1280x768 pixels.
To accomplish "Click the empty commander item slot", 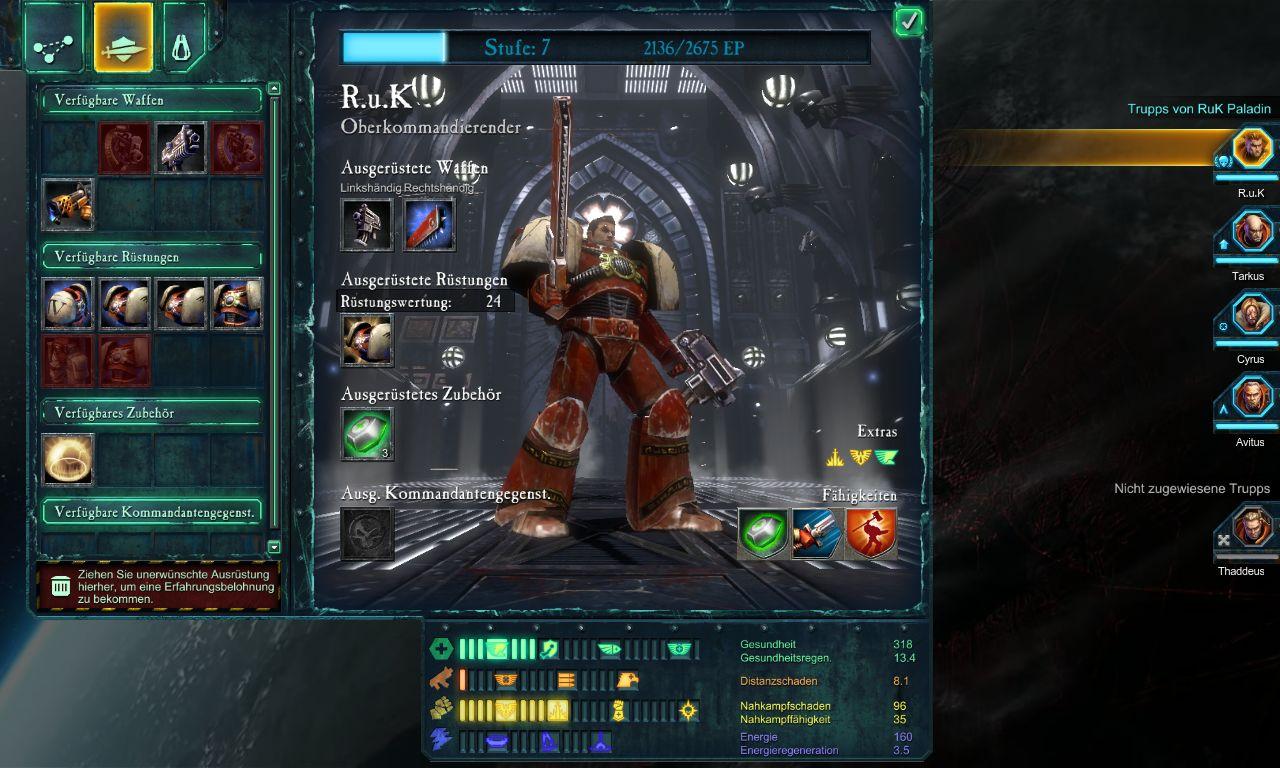I will (367, 533).
